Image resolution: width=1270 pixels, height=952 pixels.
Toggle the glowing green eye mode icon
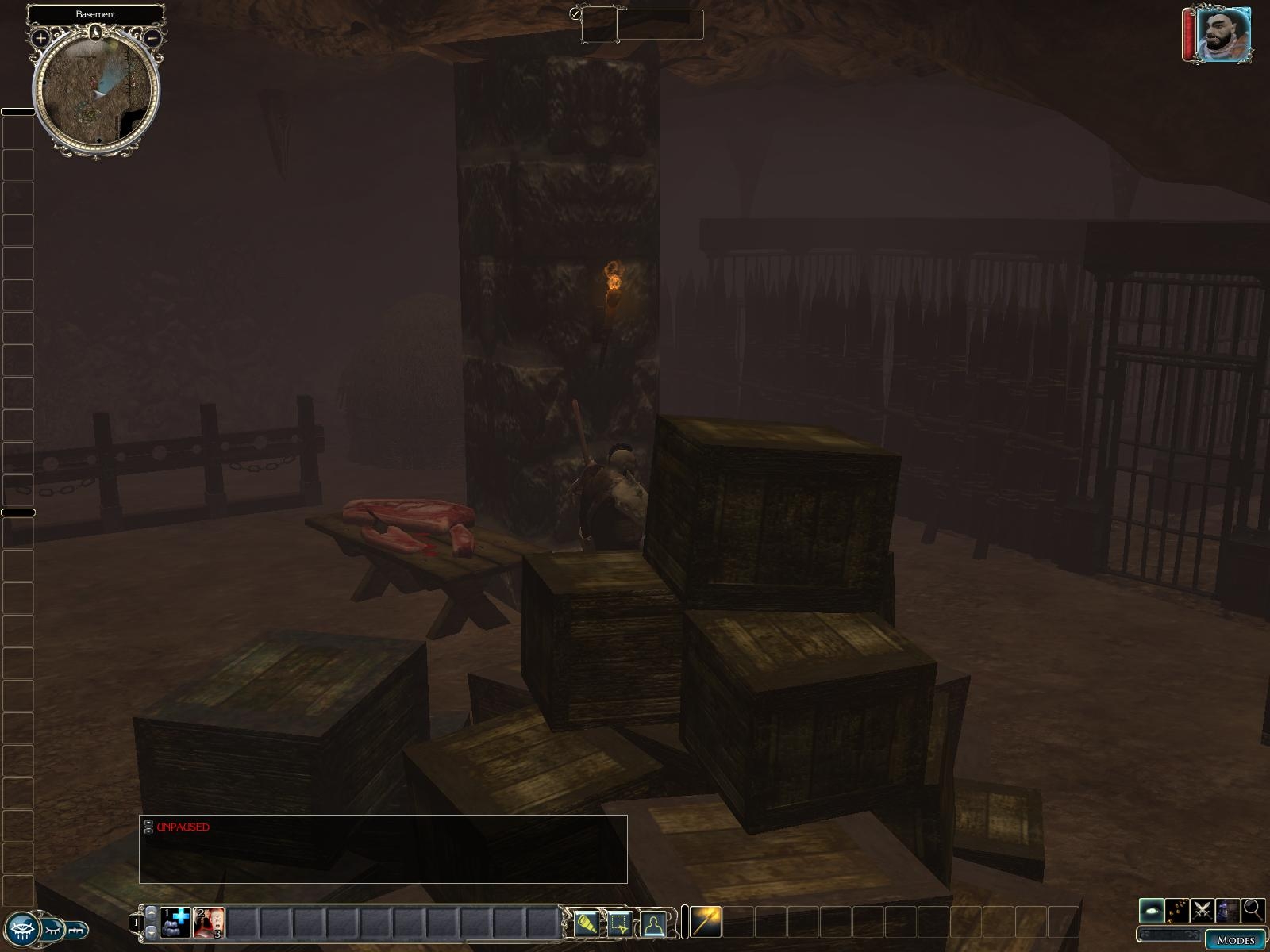1152,909
